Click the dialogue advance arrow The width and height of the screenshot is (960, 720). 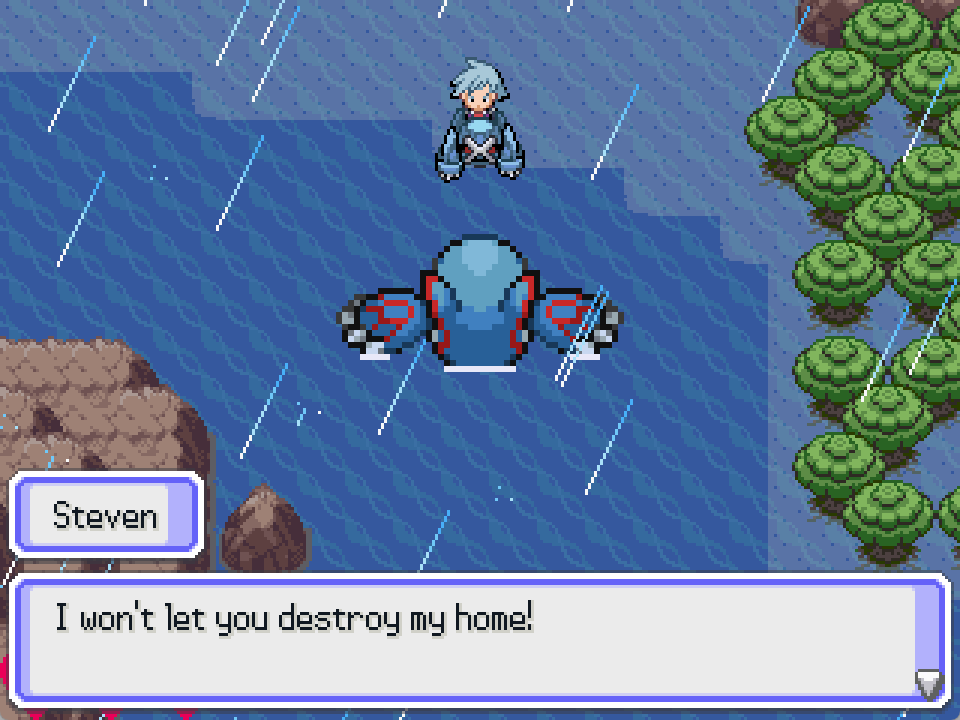(x=929, y=684)
